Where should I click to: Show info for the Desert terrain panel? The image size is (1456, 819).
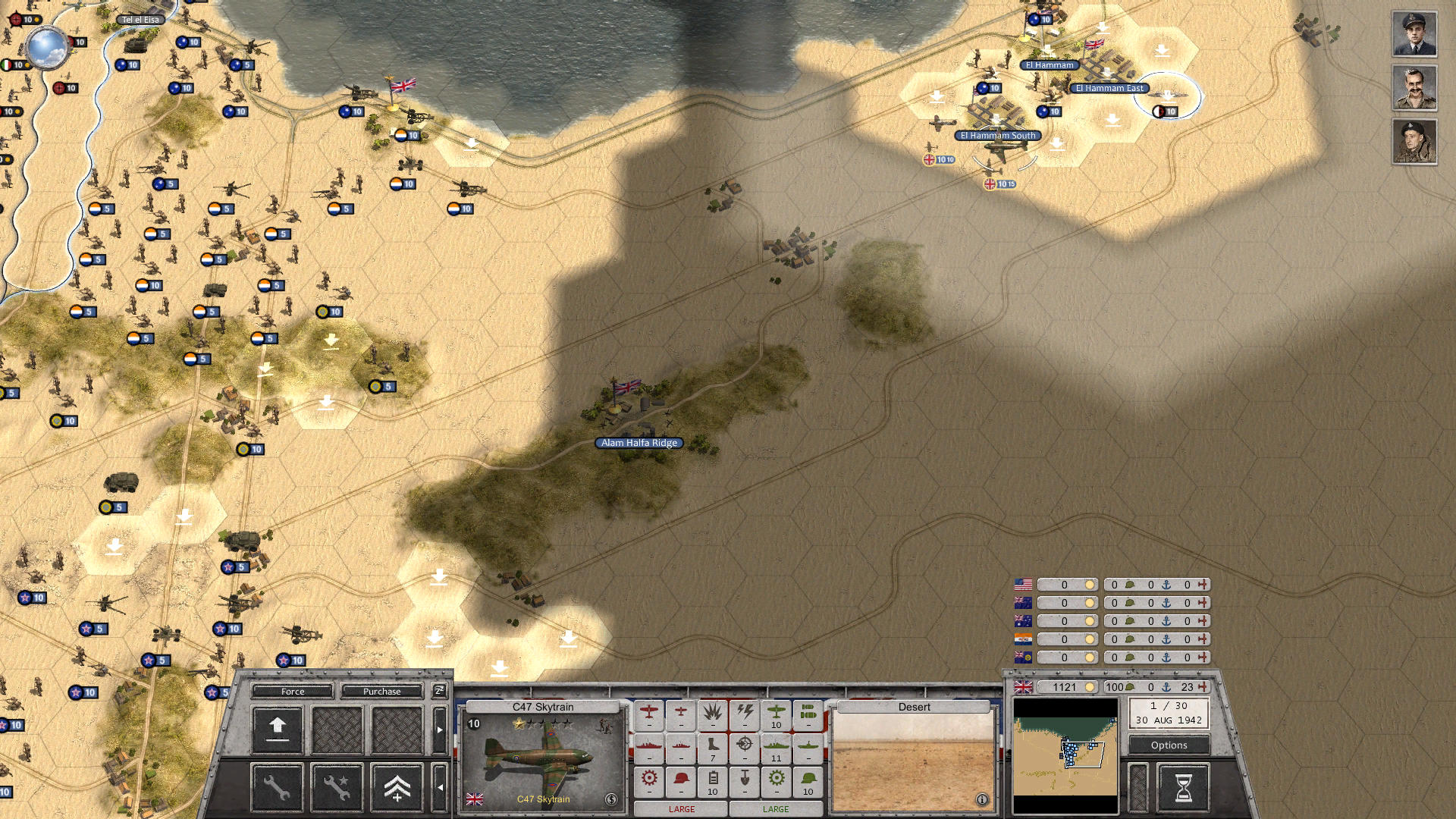pyautogui.click(x=981, y=799)
